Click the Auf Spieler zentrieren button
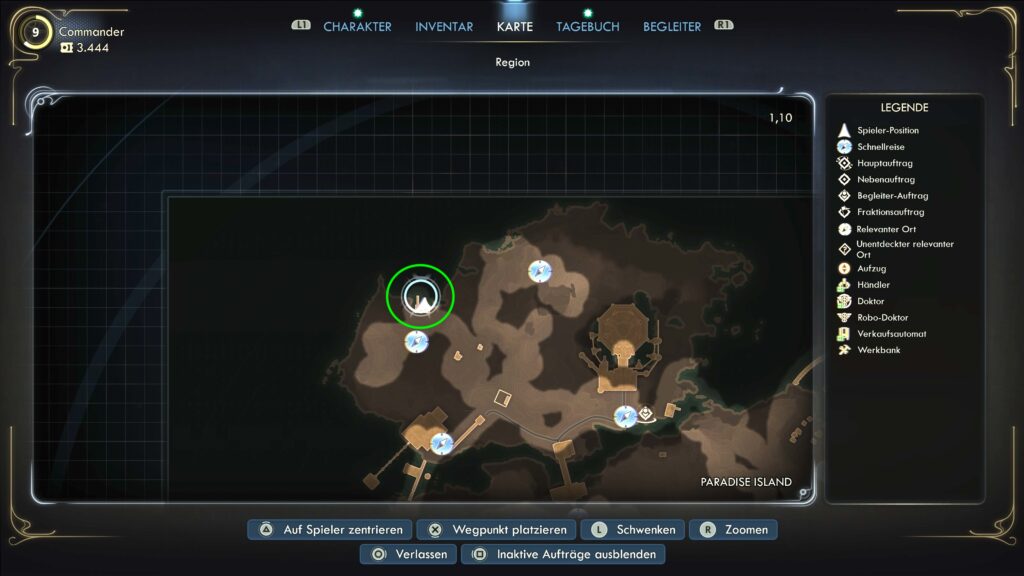 click(333, 530)
